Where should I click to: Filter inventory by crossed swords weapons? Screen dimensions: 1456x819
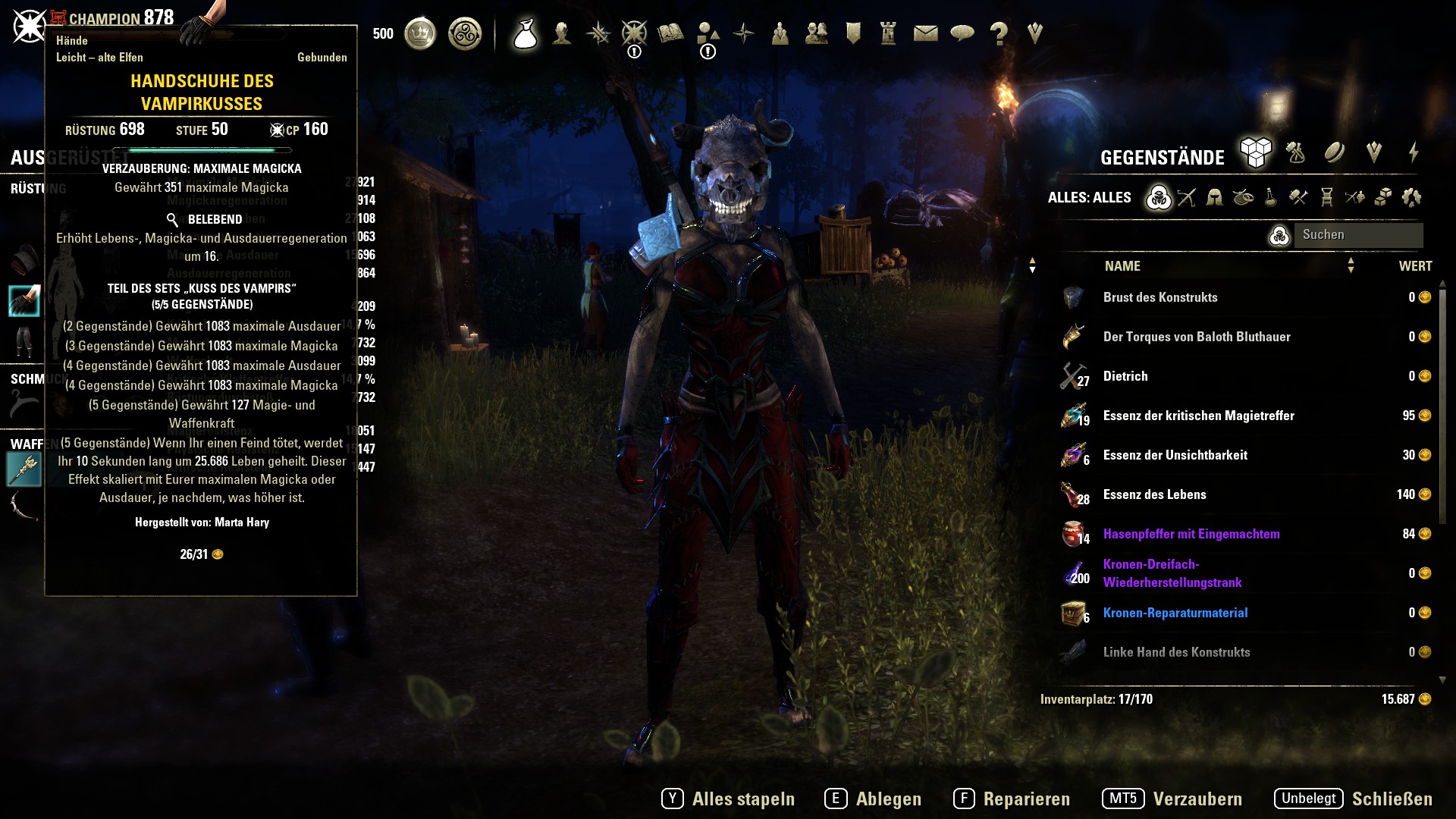(1187, 198)
